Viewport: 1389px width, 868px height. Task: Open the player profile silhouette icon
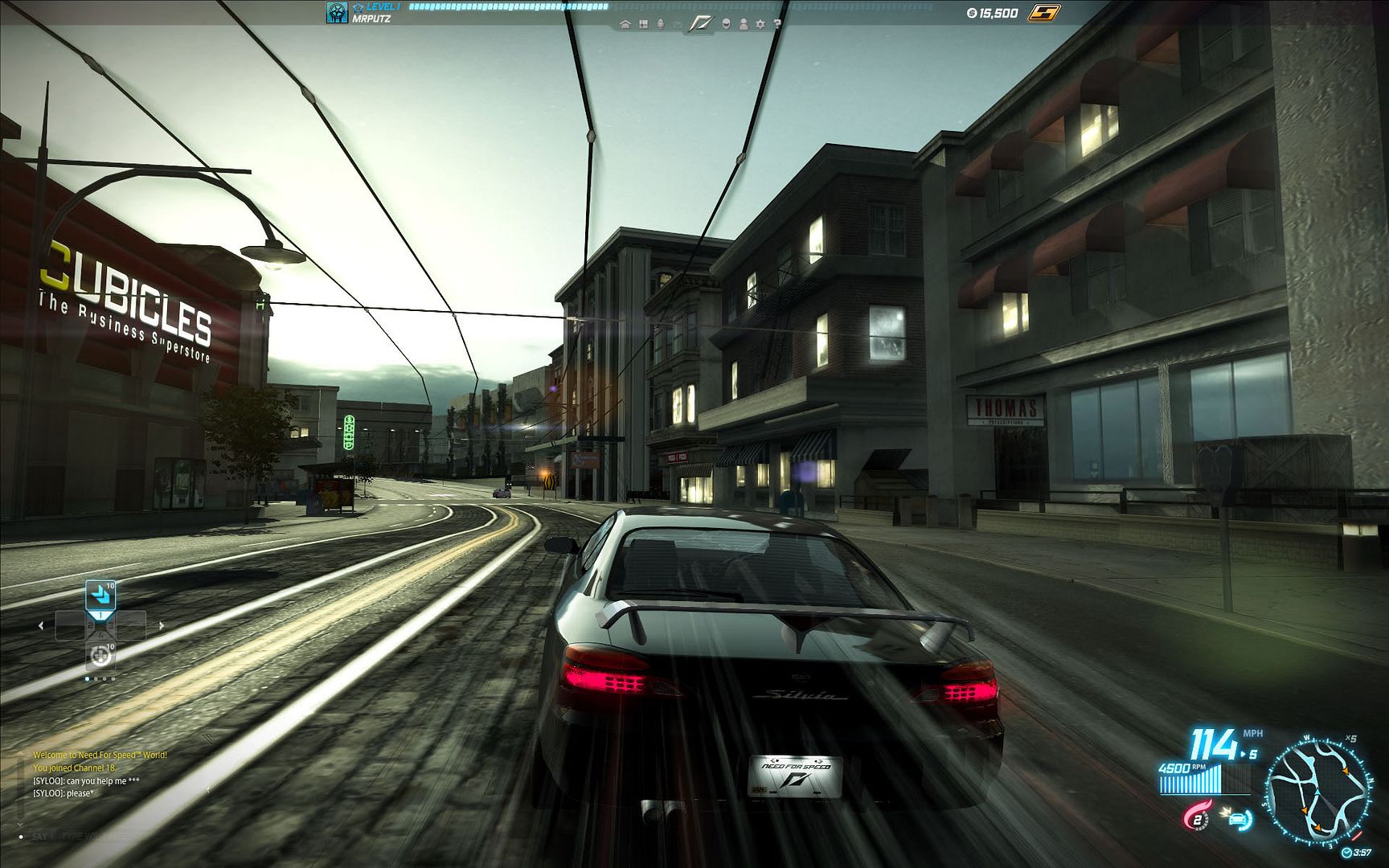[x=744, y=24]
